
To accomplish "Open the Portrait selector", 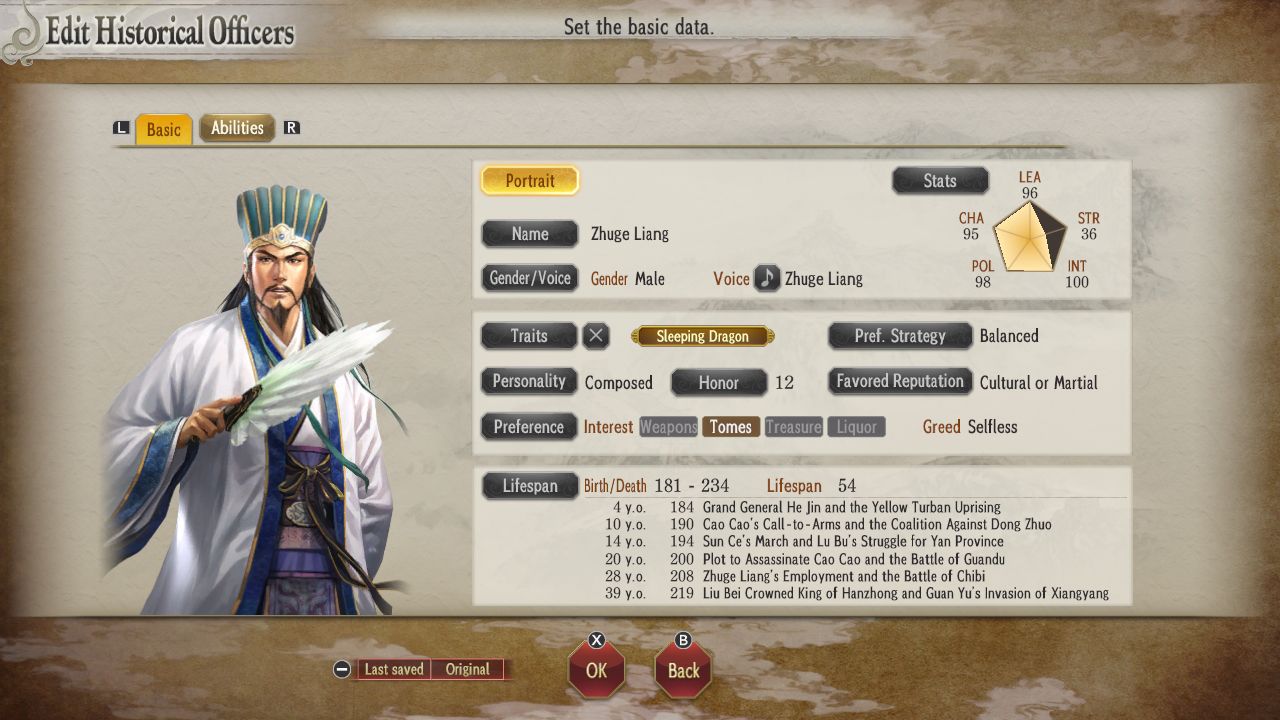I will click(529, 180).
